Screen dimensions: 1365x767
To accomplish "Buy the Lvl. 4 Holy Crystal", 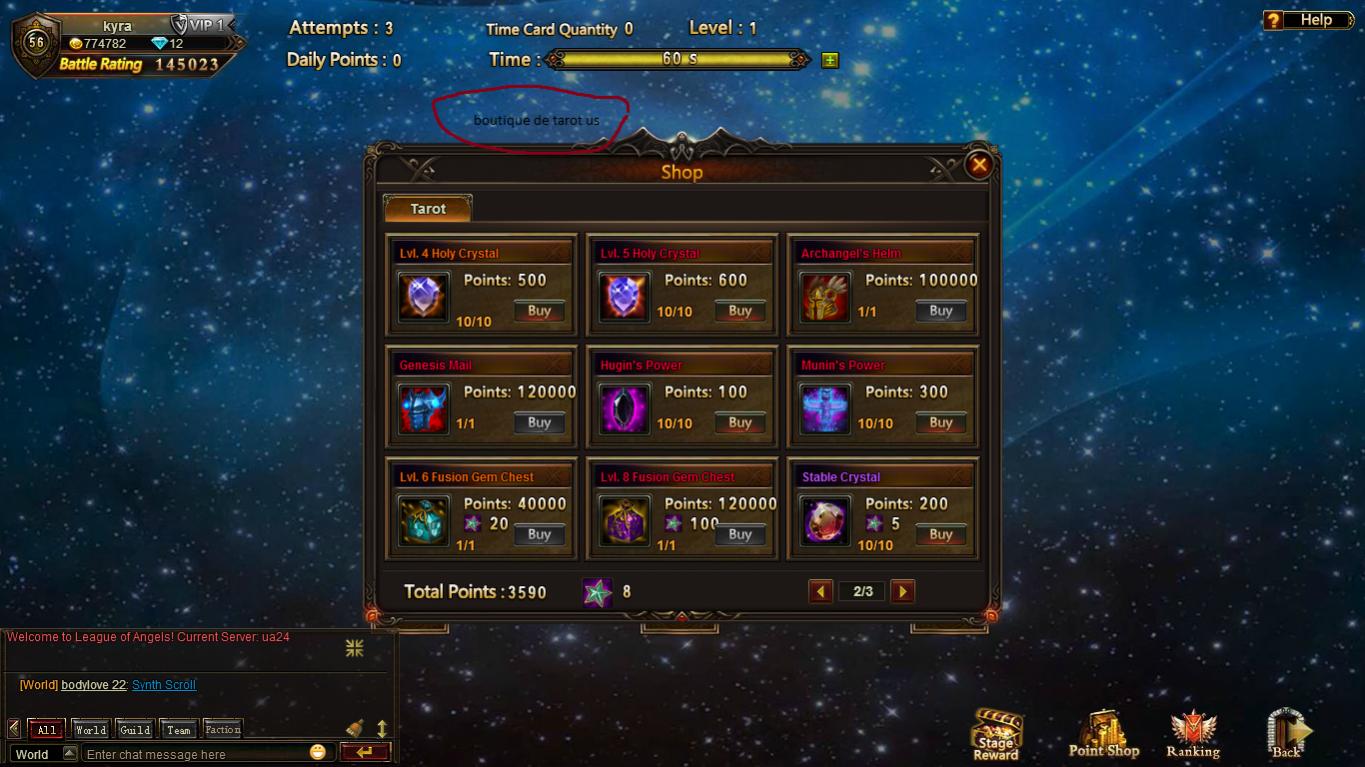I will [x=539, y=311].
